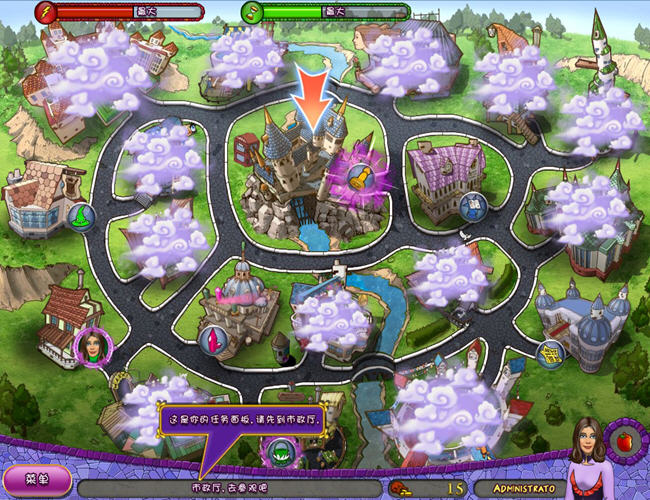
Task: Open the purple Menu button
Action: click(x=36, y=481)
